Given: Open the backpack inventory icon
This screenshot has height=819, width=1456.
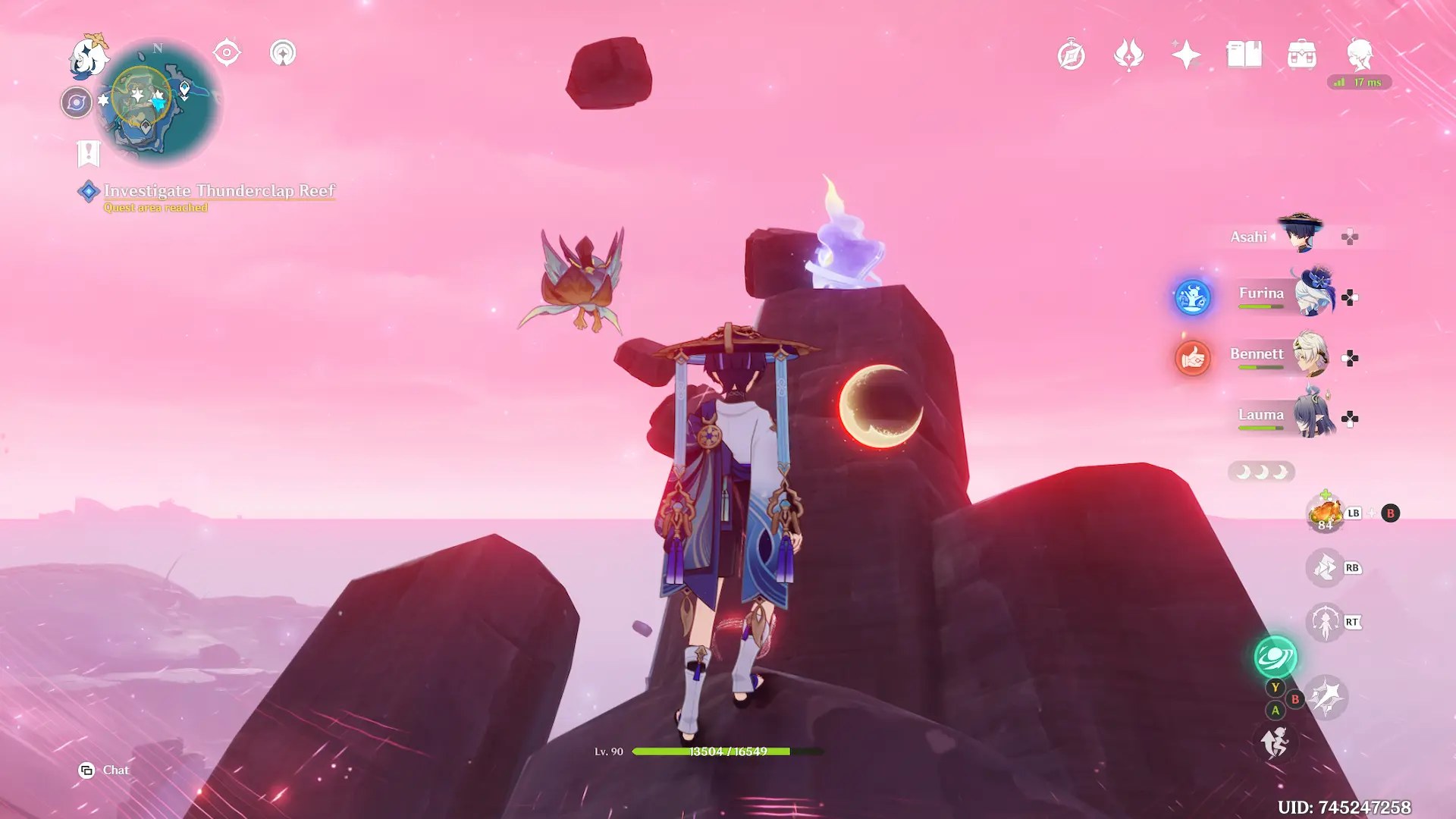Looking at the screenshot, I should 1302,55.
